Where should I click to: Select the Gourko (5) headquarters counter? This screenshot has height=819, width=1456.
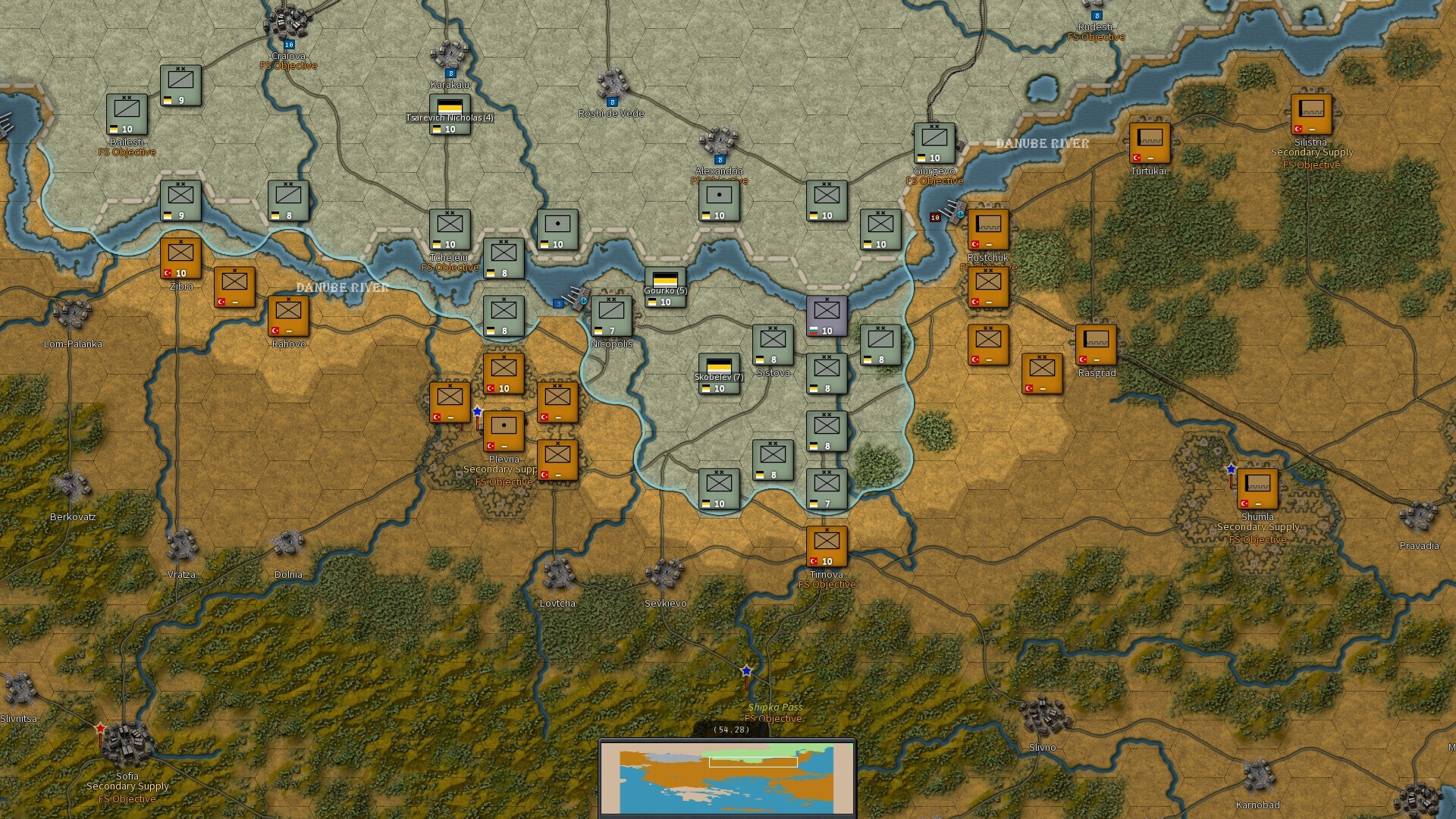(665, 288)
